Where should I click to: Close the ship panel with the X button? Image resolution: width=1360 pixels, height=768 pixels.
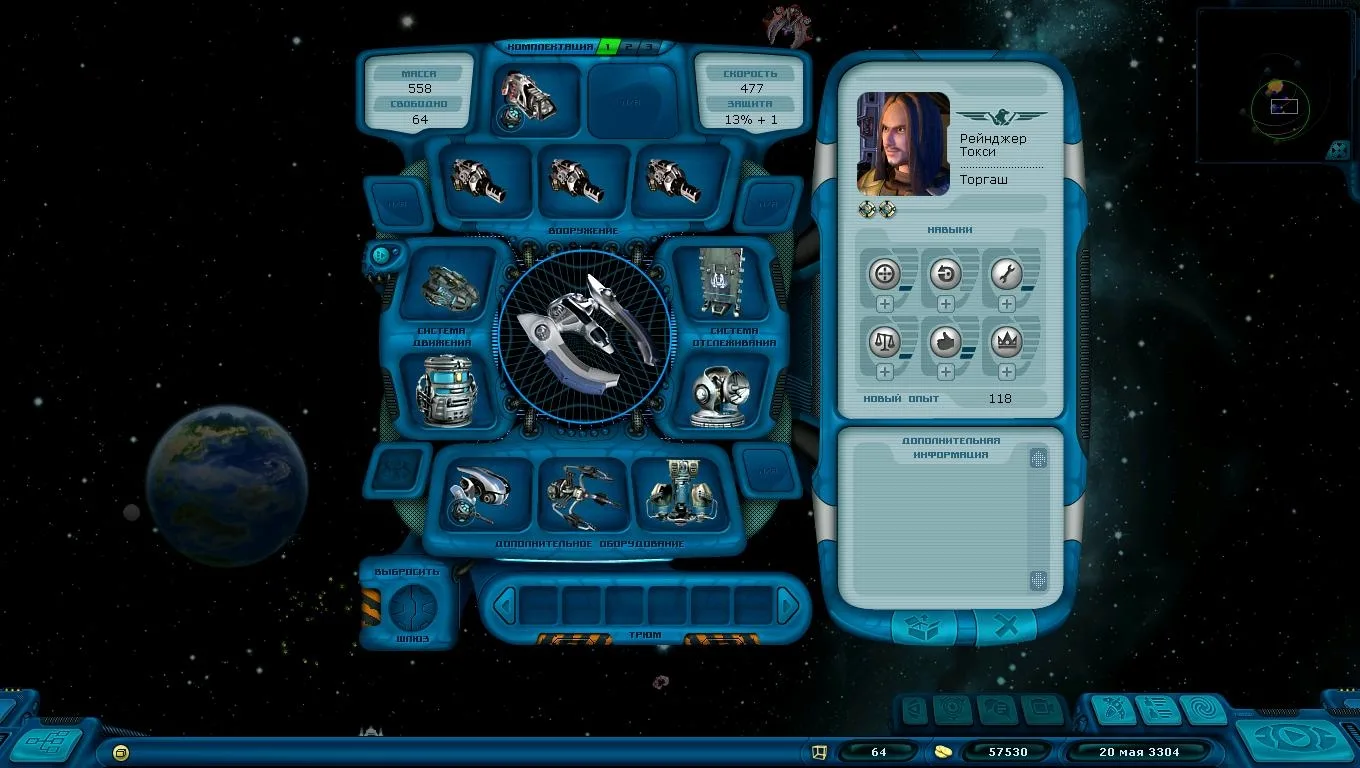point(1006,627)
